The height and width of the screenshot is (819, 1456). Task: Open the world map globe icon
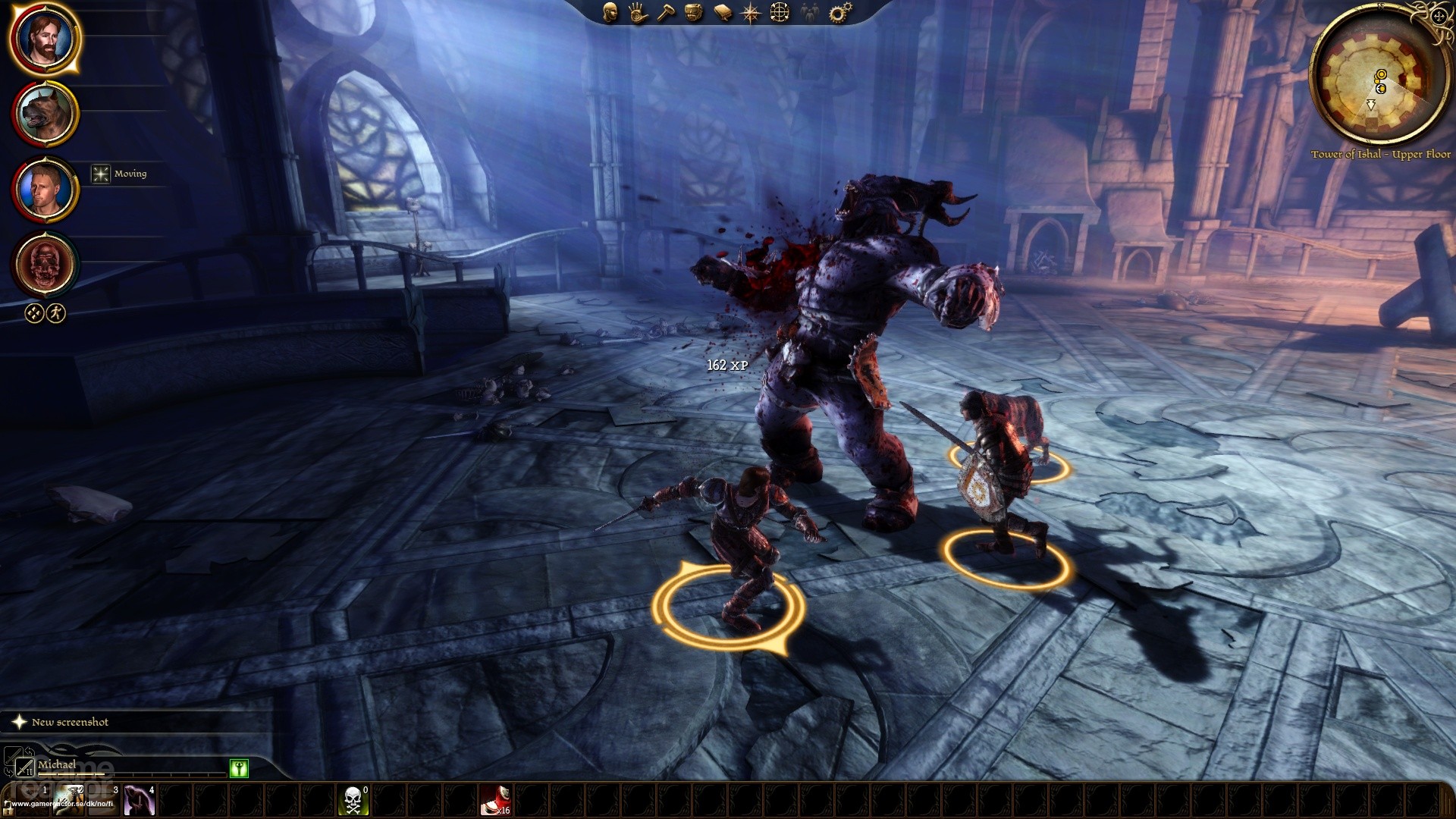pos(779,13)
